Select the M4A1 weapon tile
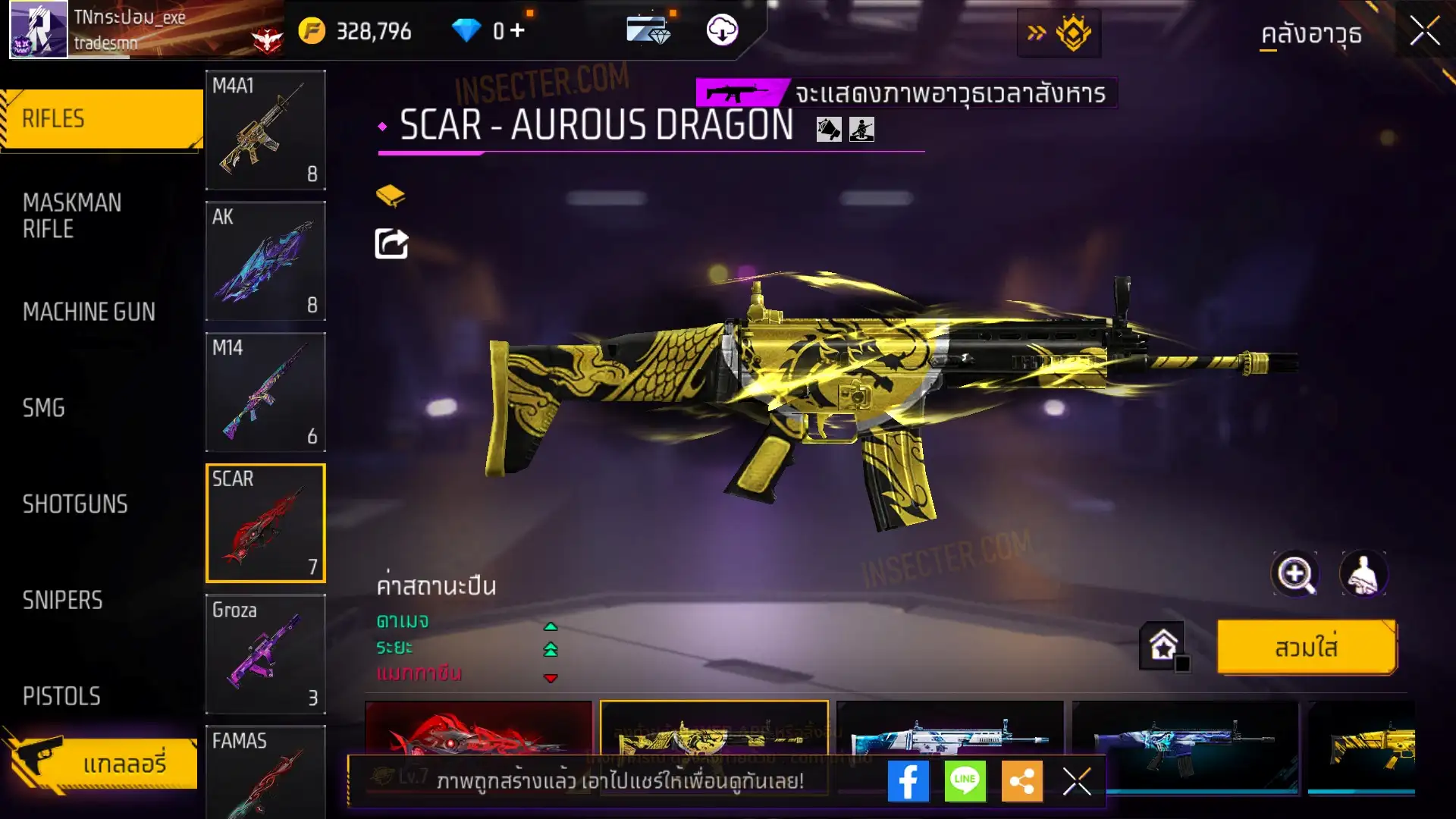1456x819 pixels. 265,130
